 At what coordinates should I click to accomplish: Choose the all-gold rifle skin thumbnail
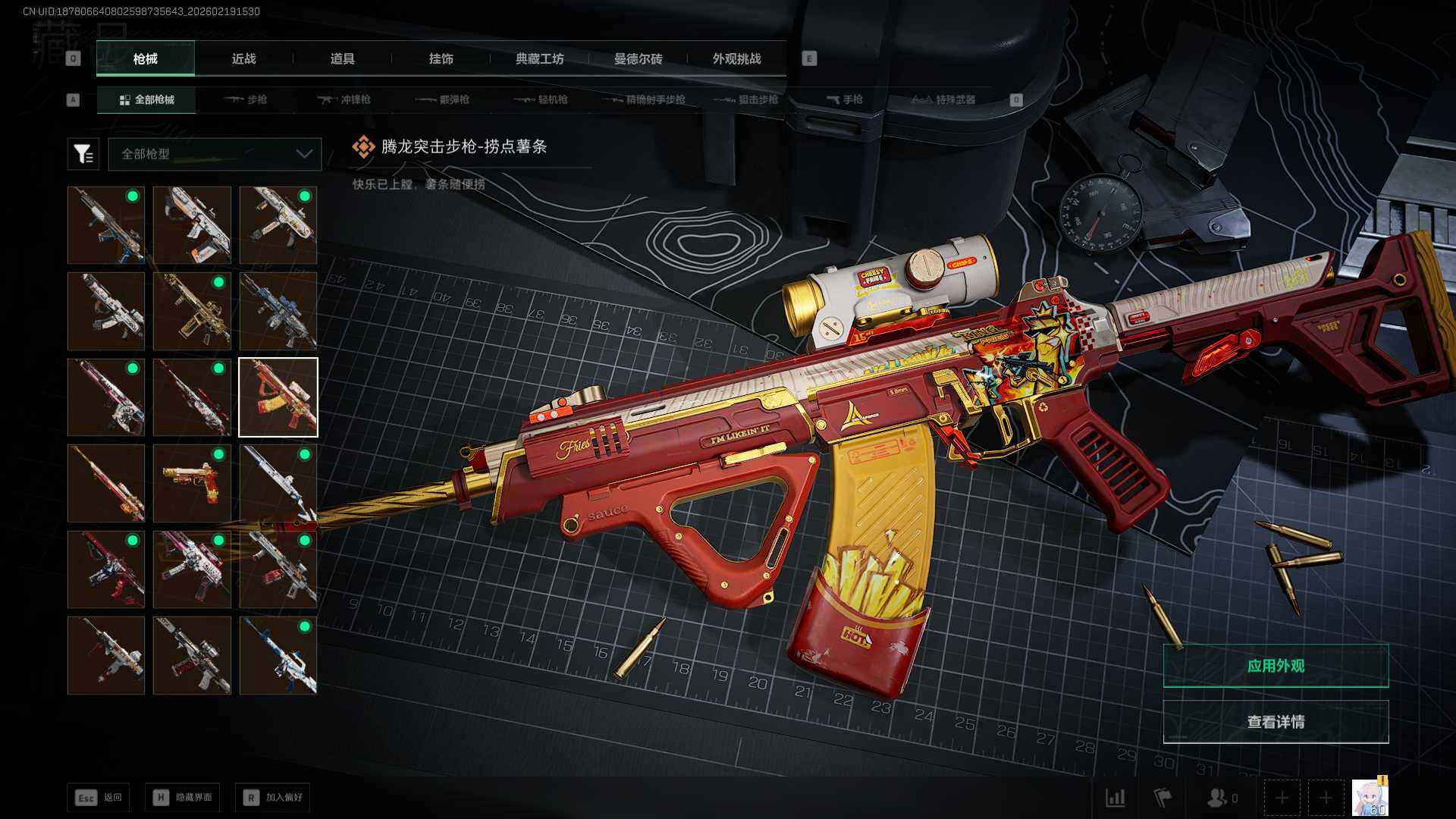[x=192, y=311]
